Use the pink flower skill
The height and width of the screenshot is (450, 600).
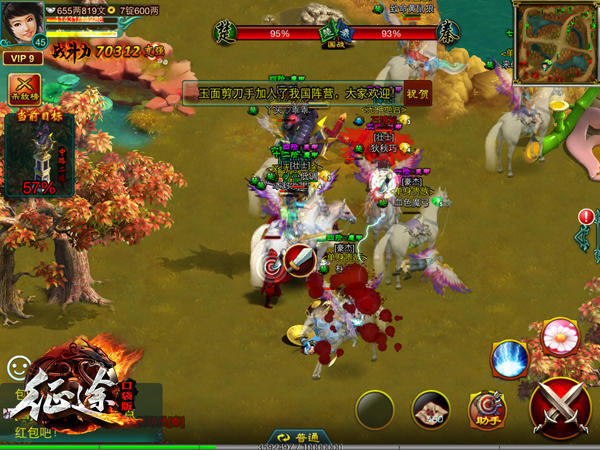coord(559,336)
